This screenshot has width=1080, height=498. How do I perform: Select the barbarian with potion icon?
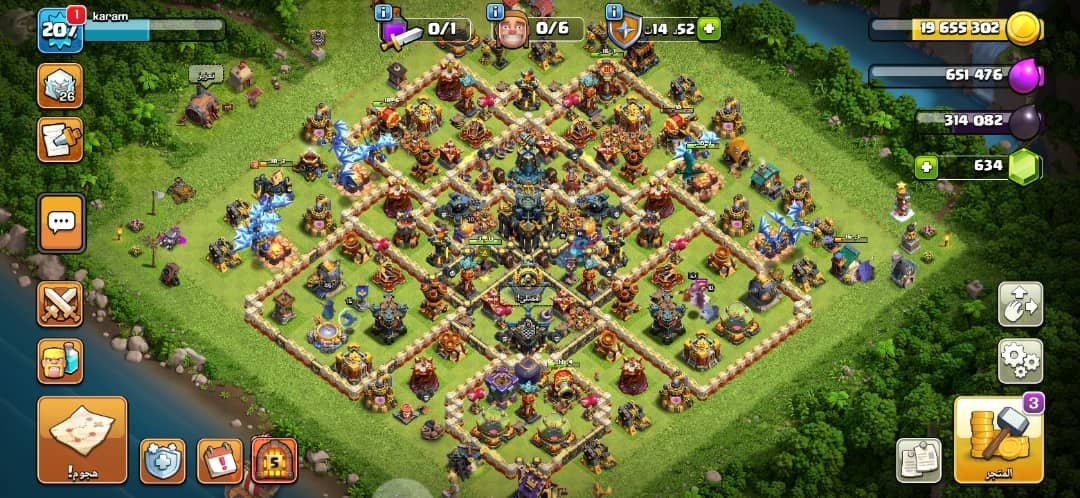(x=60, y=361)
